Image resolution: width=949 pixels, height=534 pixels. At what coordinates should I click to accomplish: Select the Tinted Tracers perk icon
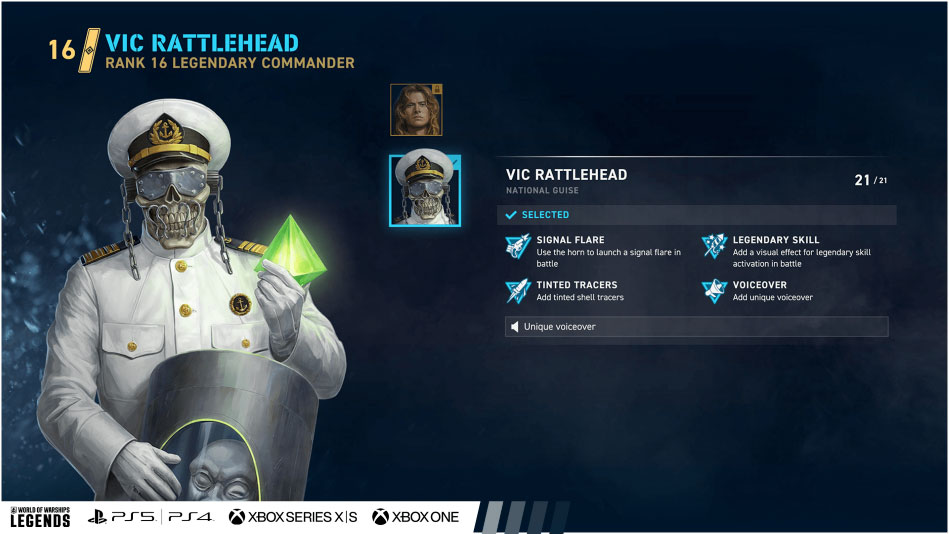coord(518,290)
